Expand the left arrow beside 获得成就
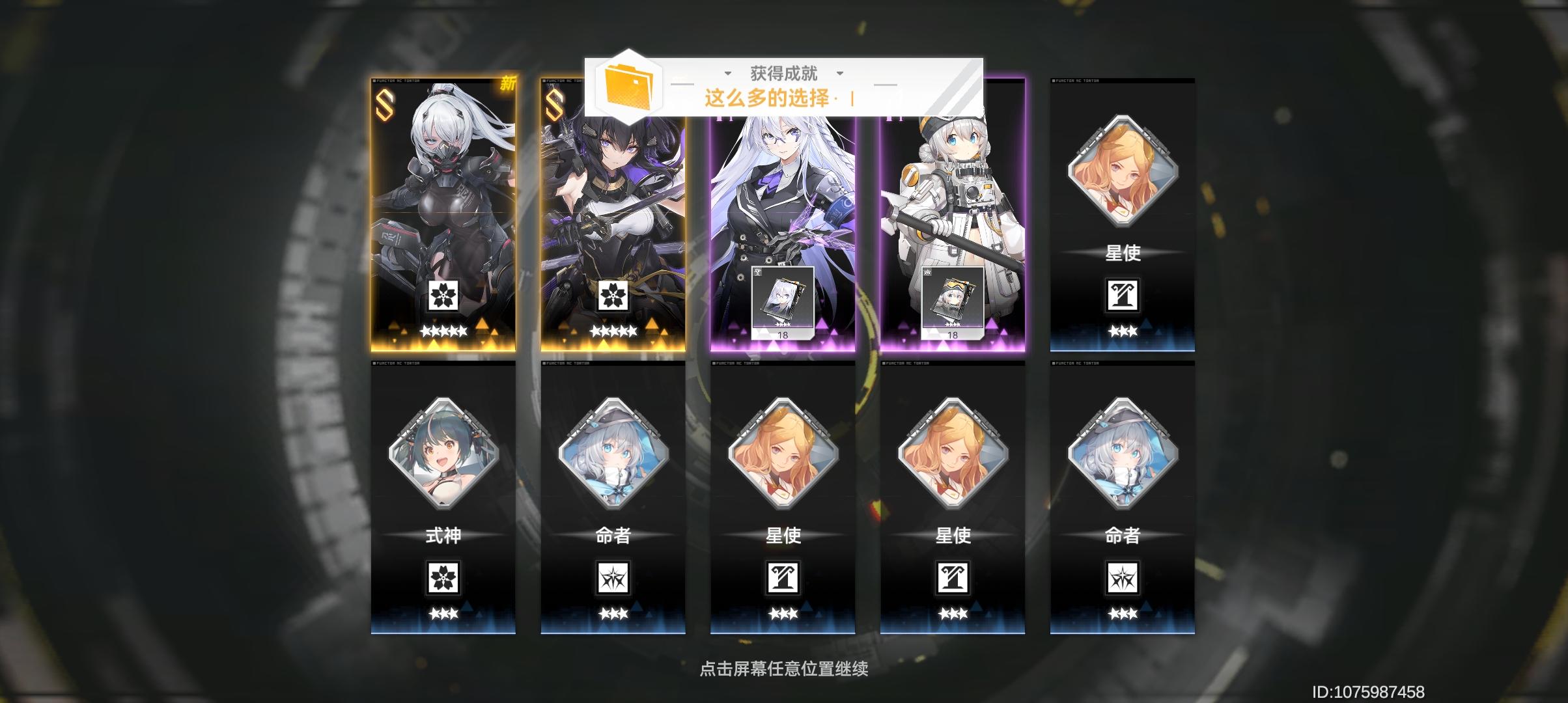 [727, 74]
